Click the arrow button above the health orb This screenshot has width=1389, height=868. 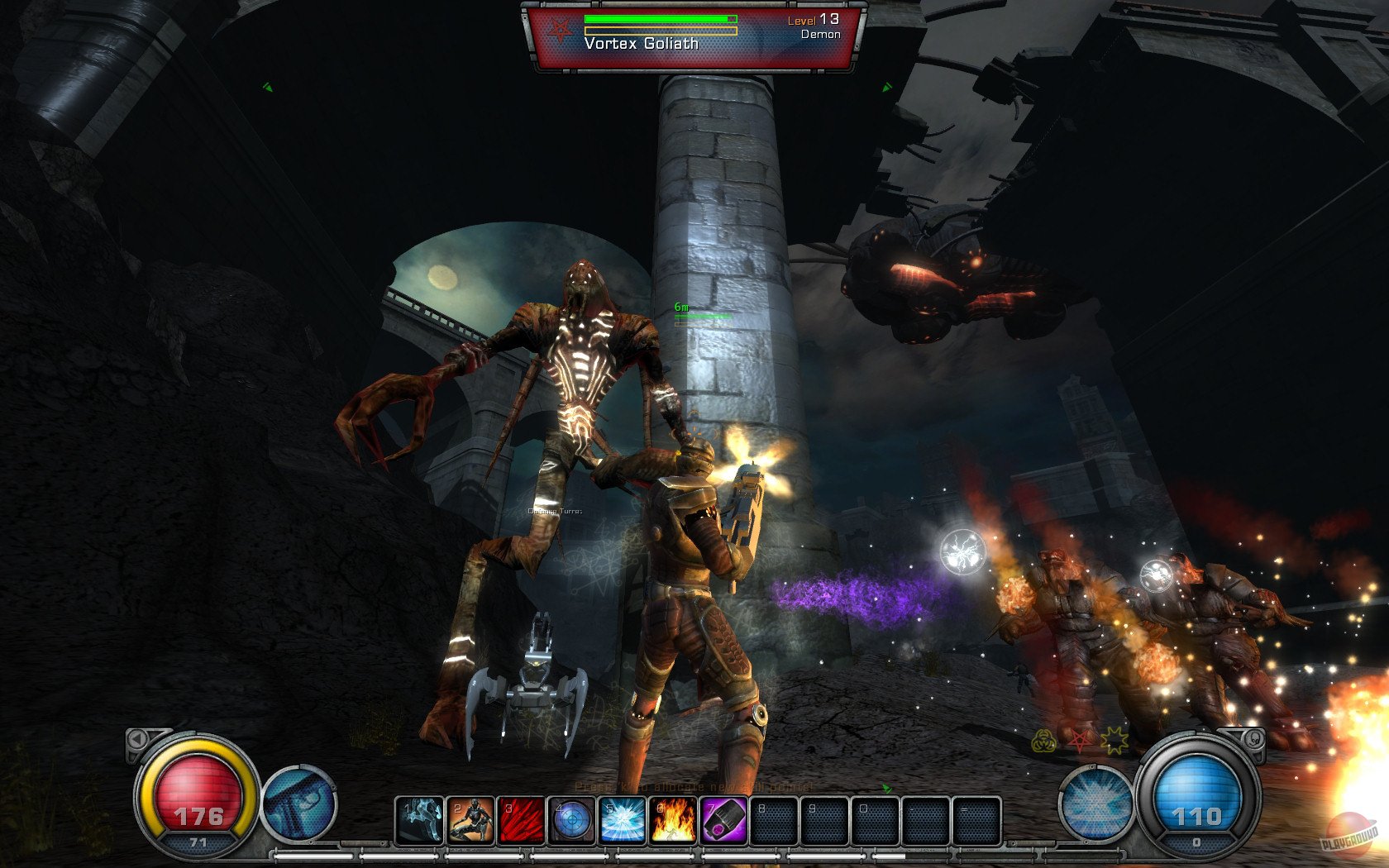click(137, 739)
